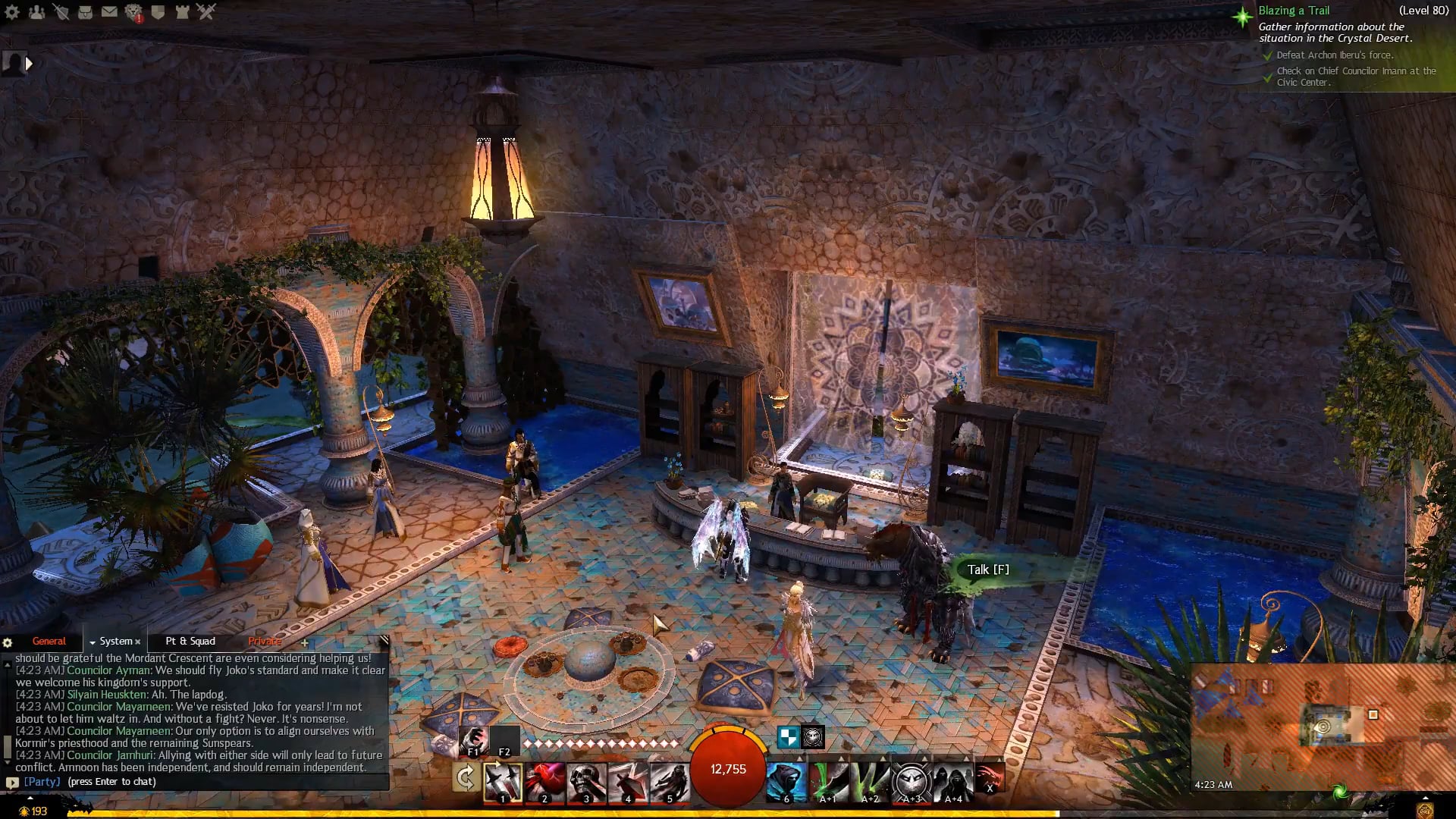Image resolution: width=1456 pixels, height=819 pixels.
Task: Close the System chat tab
Action: (138, 642)
